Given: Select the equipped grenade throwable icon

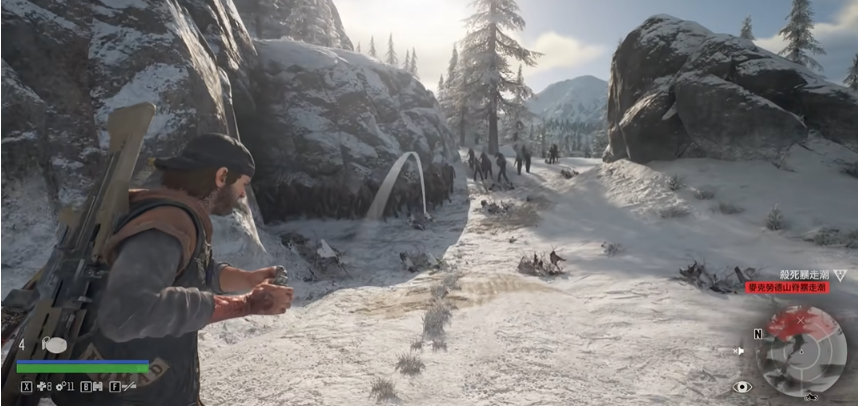Looking at the screenshot, I should point(55,345).
